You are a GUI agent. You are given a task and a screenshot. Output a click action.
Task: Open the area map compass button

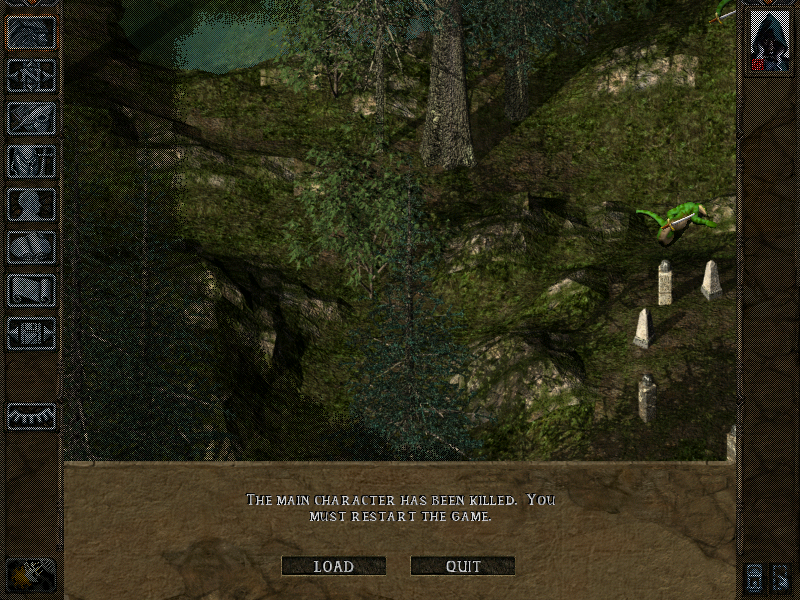pyautogui.click(x=31, y=76)
